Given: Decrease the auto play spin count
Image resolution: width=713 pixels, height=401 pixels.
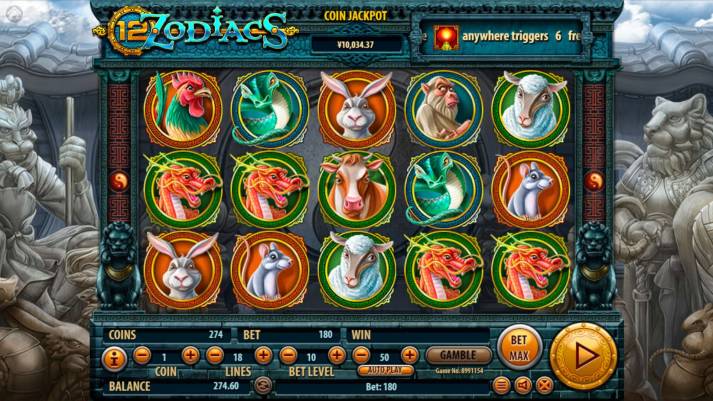Looking at the screenshot, I should click(x=360, y=355).
